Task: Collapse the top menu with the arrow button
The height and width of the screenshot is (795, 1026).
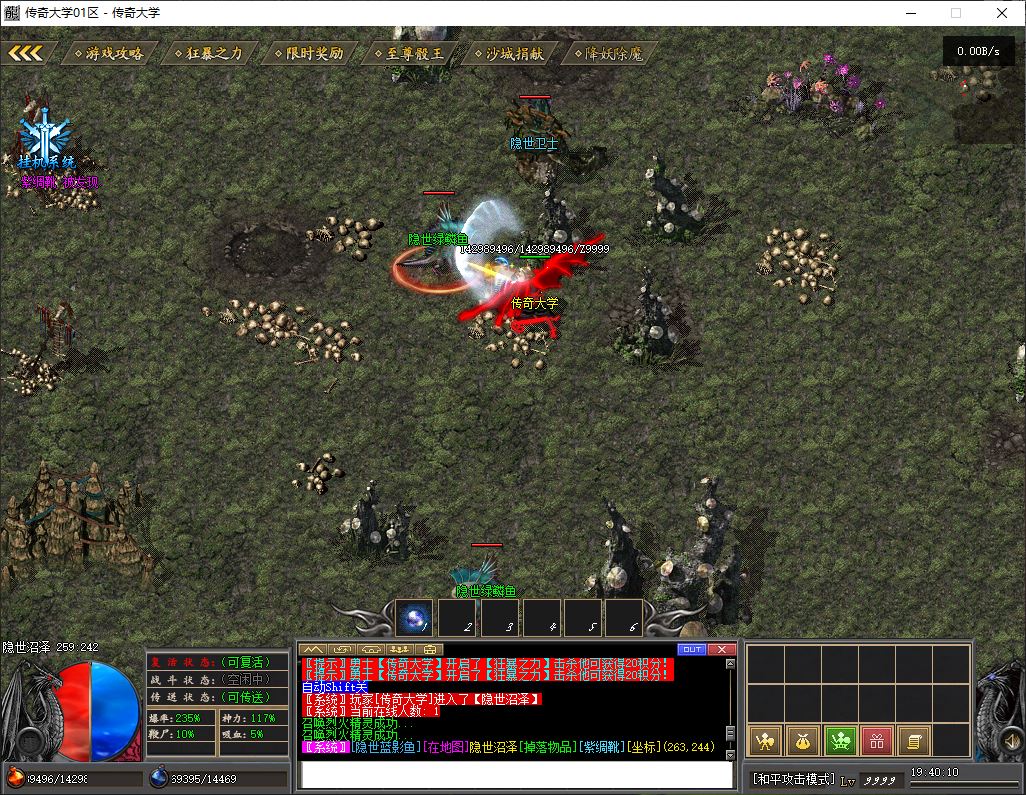Action: point(26,53)
